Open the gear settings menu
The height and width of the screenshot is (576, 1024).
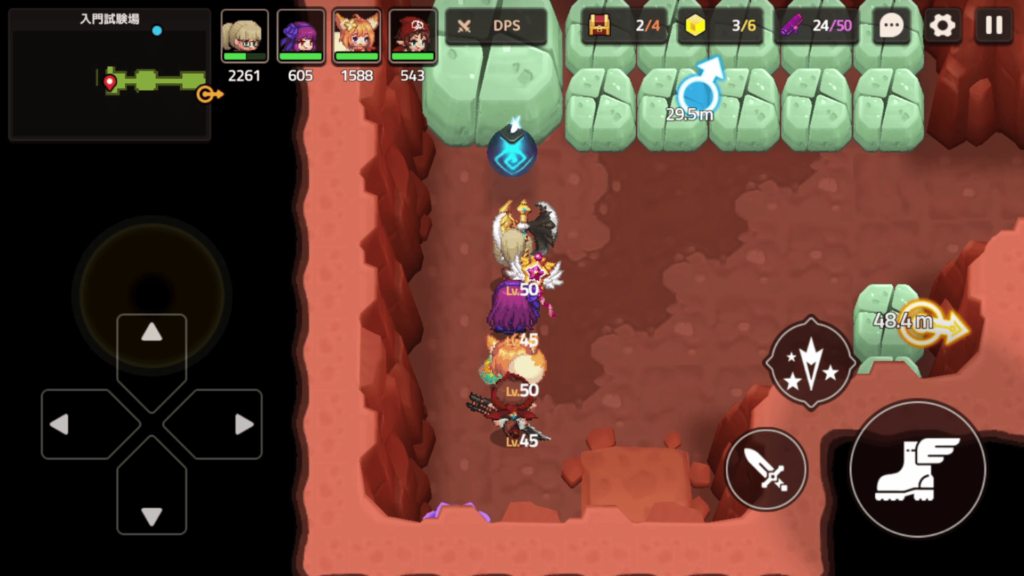[x=942, y=26]
